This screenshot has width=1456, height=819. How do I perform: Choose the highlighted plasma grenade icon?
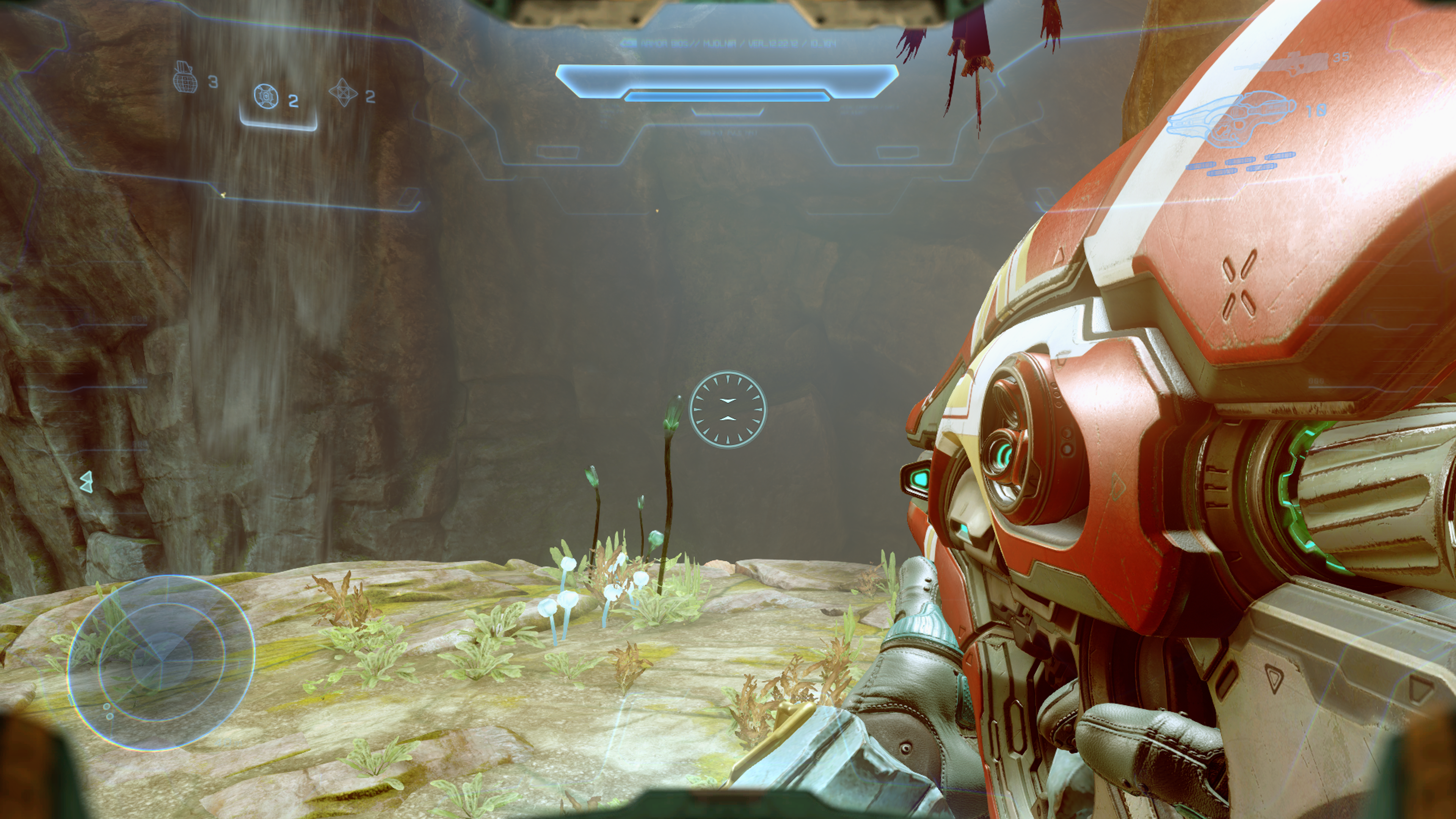[266, 97]
